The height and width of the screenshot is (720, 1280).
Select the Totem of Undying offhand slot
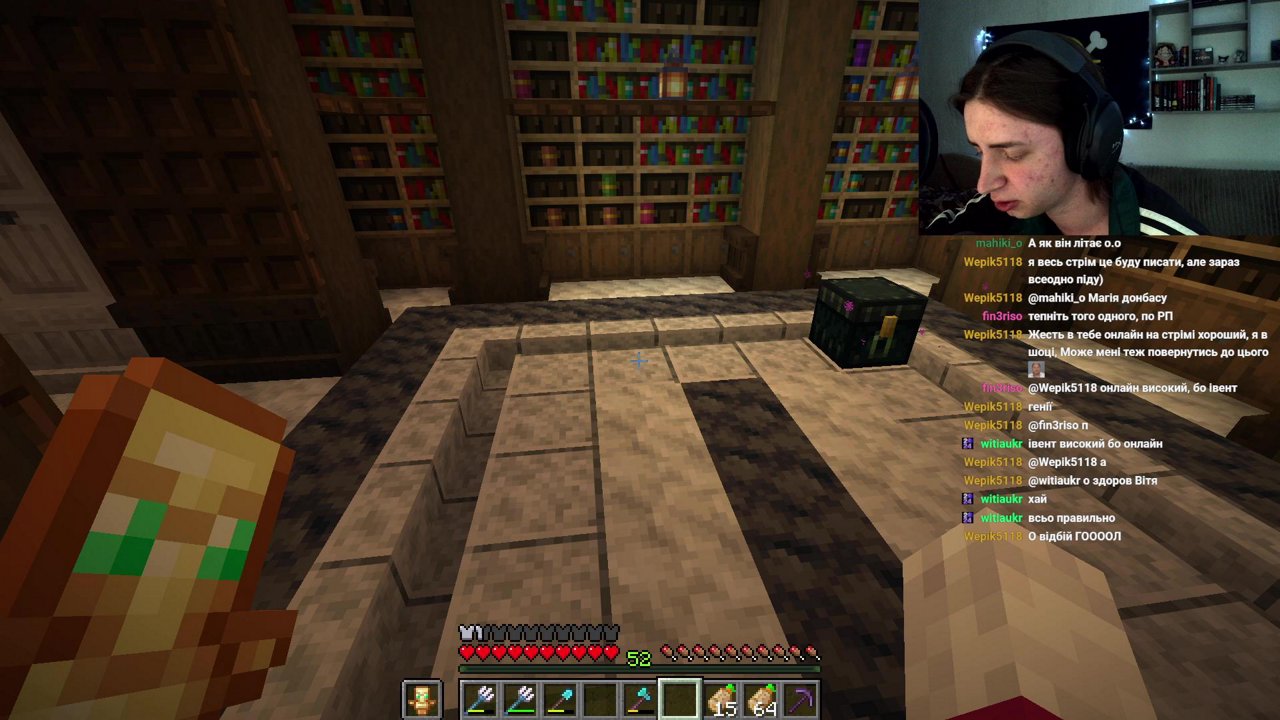tap(421, 699)
